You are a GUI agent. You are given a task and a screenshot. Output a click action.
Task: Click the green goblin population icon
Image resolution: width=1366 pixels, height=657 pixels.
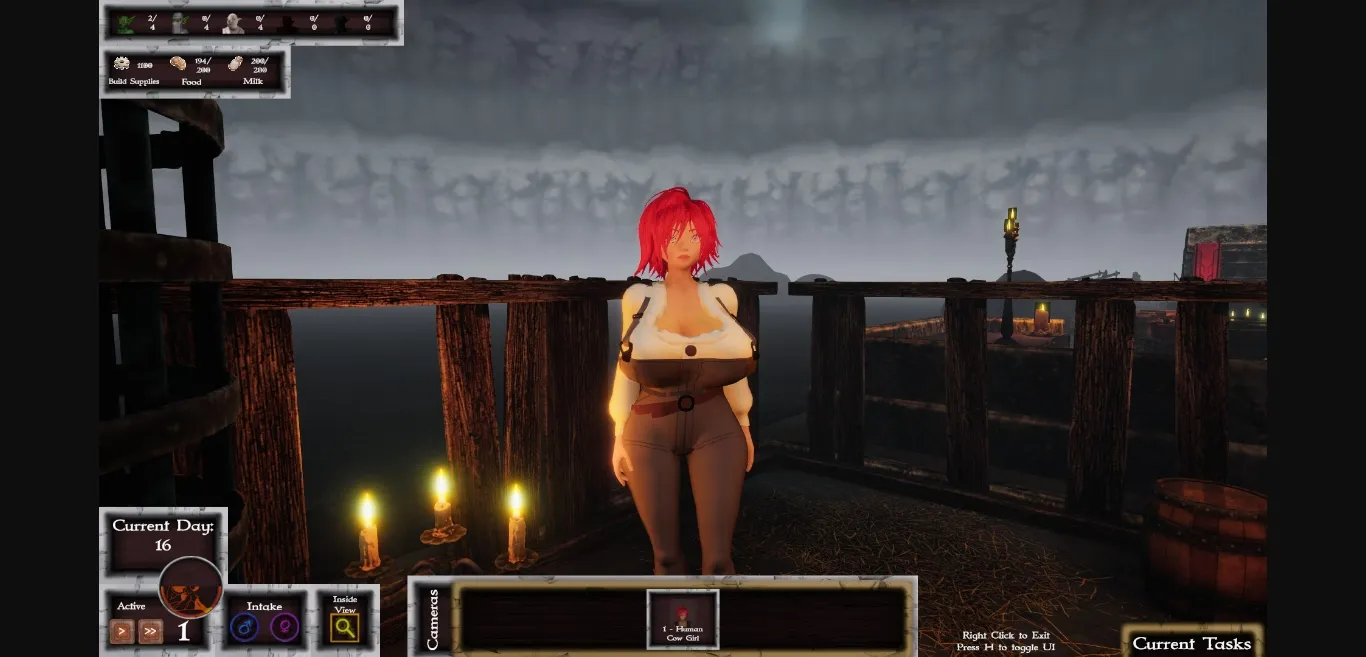tap(125, 23)
